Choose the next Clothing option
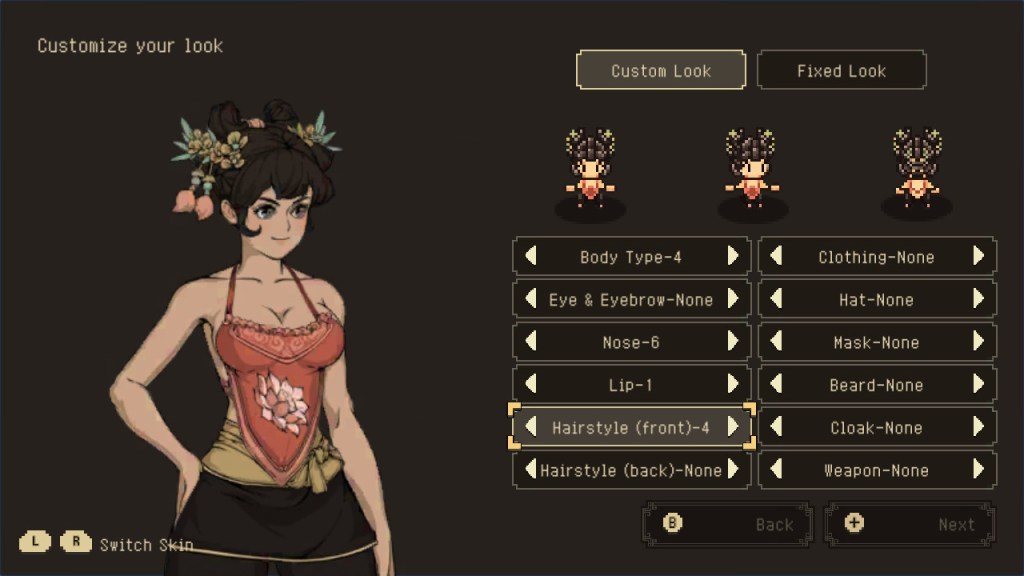1024x576 pixels. pos(978,256)
